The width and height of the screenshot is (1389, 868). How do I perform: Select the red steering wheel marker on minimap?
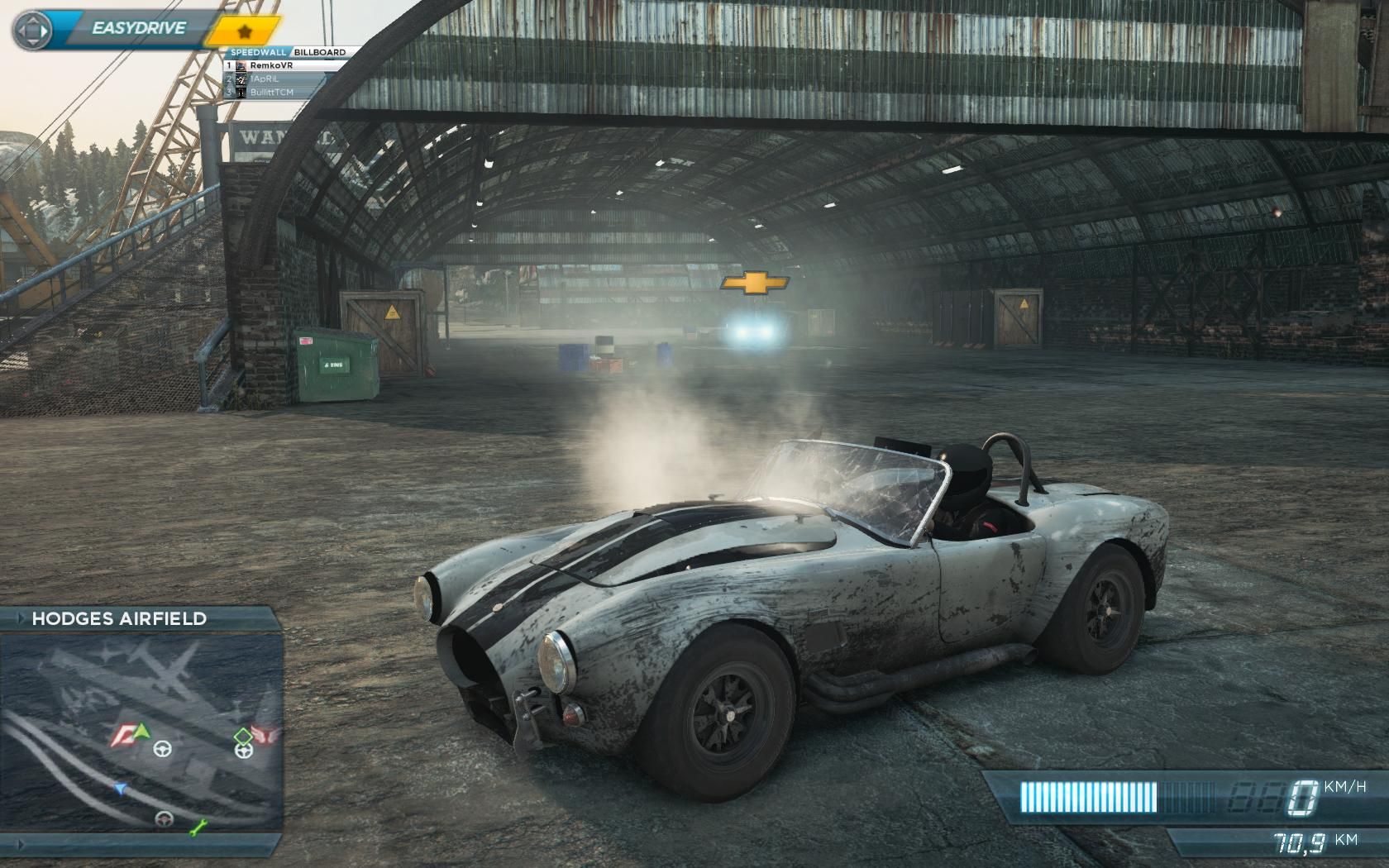click(x=165, y=818)
